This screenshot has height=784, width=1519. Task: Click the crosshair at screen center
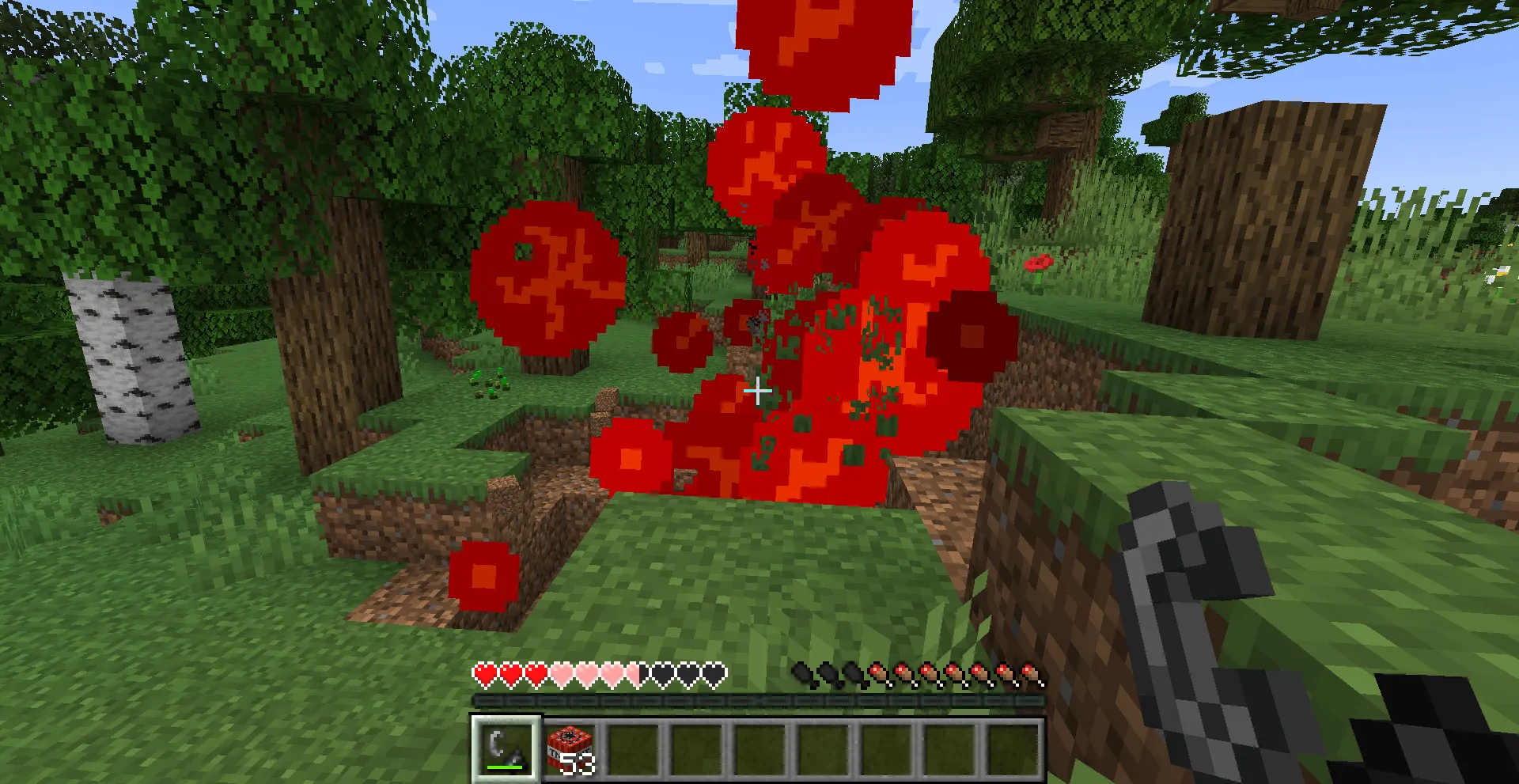[x=758, y=391]
